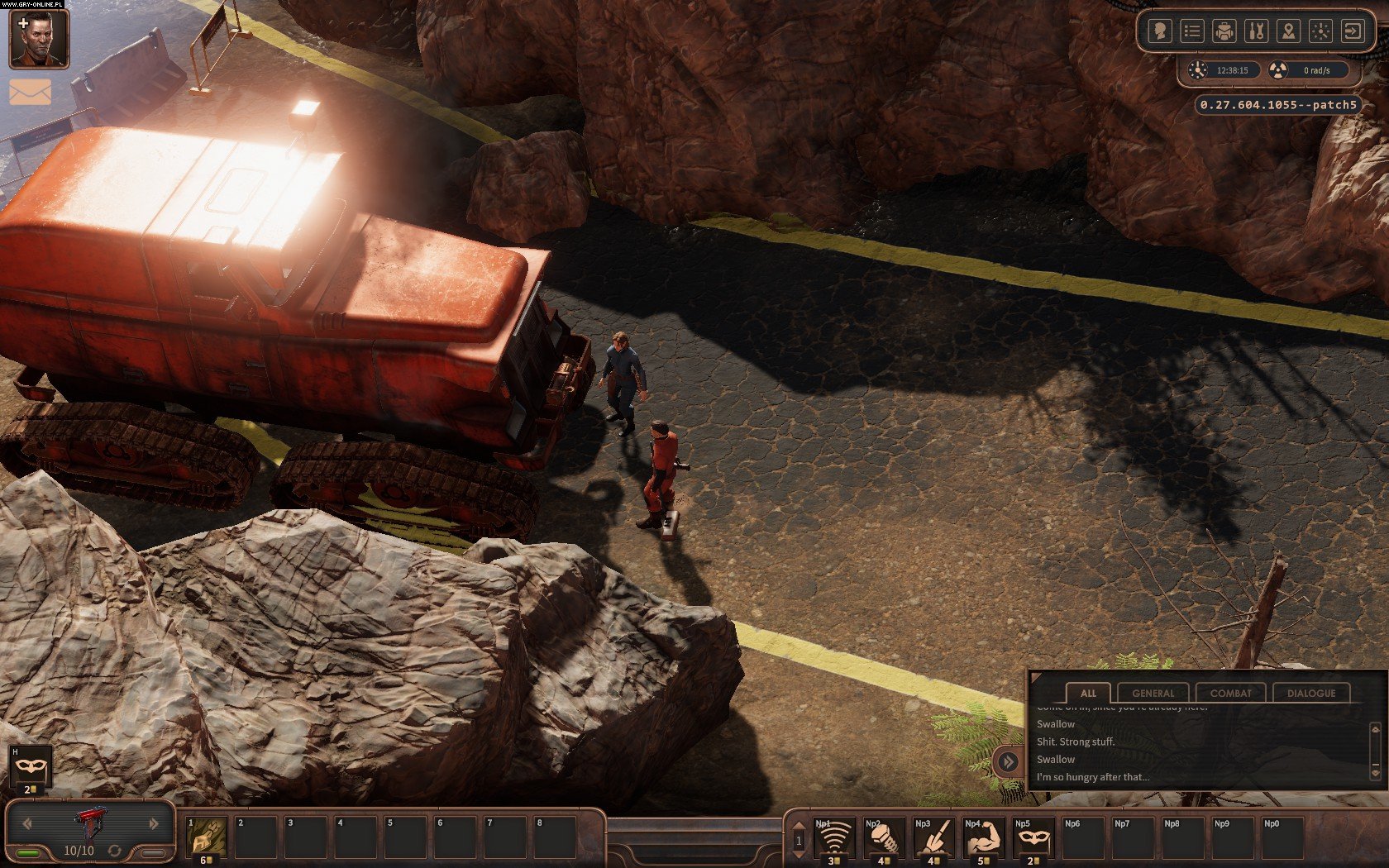The image size is (1389, 868).
Task: Switch chat log to the General tab
Action: (1153, 693)
